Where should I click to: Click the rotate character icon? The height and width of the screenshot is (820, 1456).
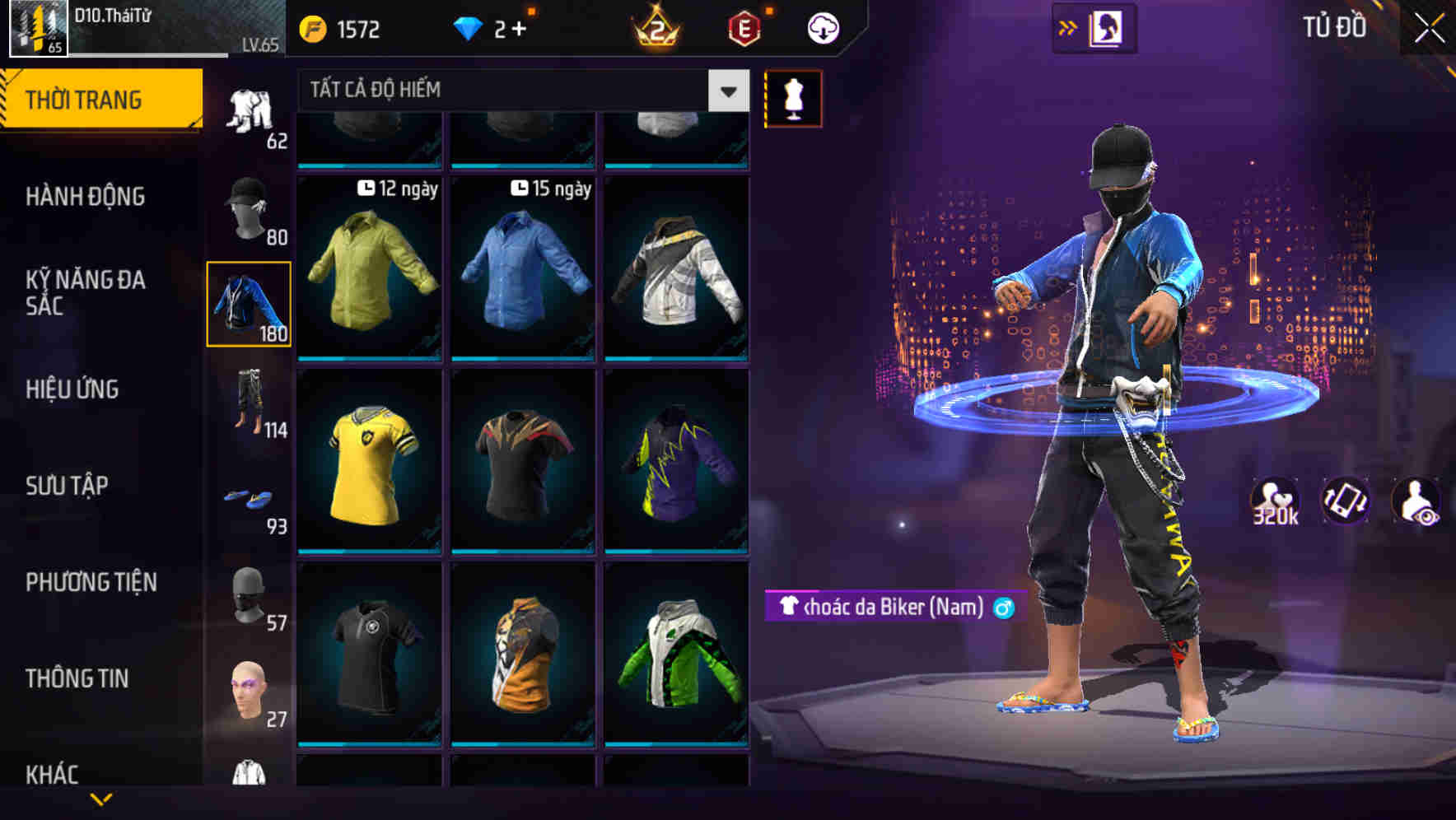[1346, 501]
